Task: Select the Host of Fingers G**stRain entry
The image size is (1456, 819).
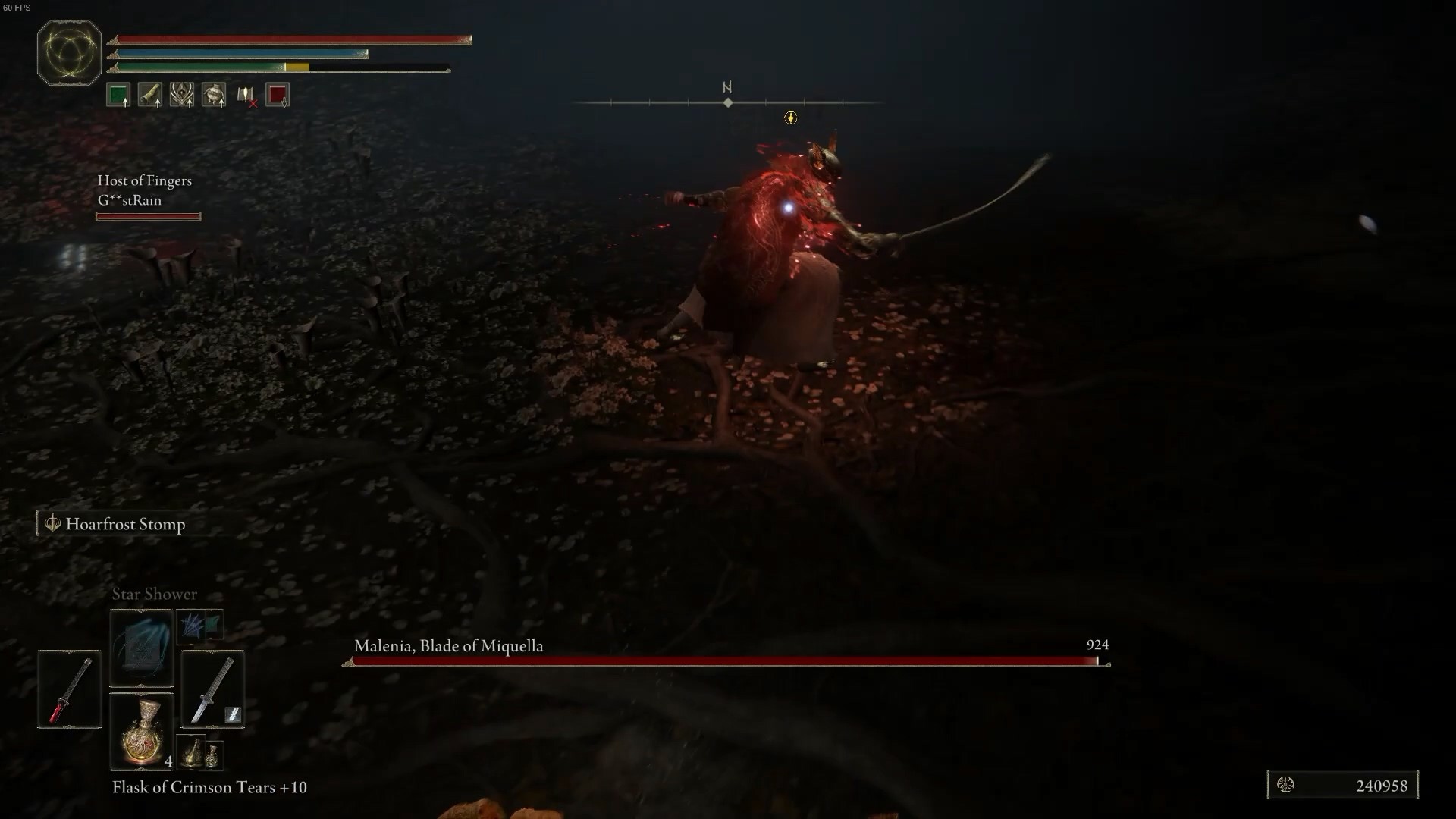Action: (x=145, y=190)
